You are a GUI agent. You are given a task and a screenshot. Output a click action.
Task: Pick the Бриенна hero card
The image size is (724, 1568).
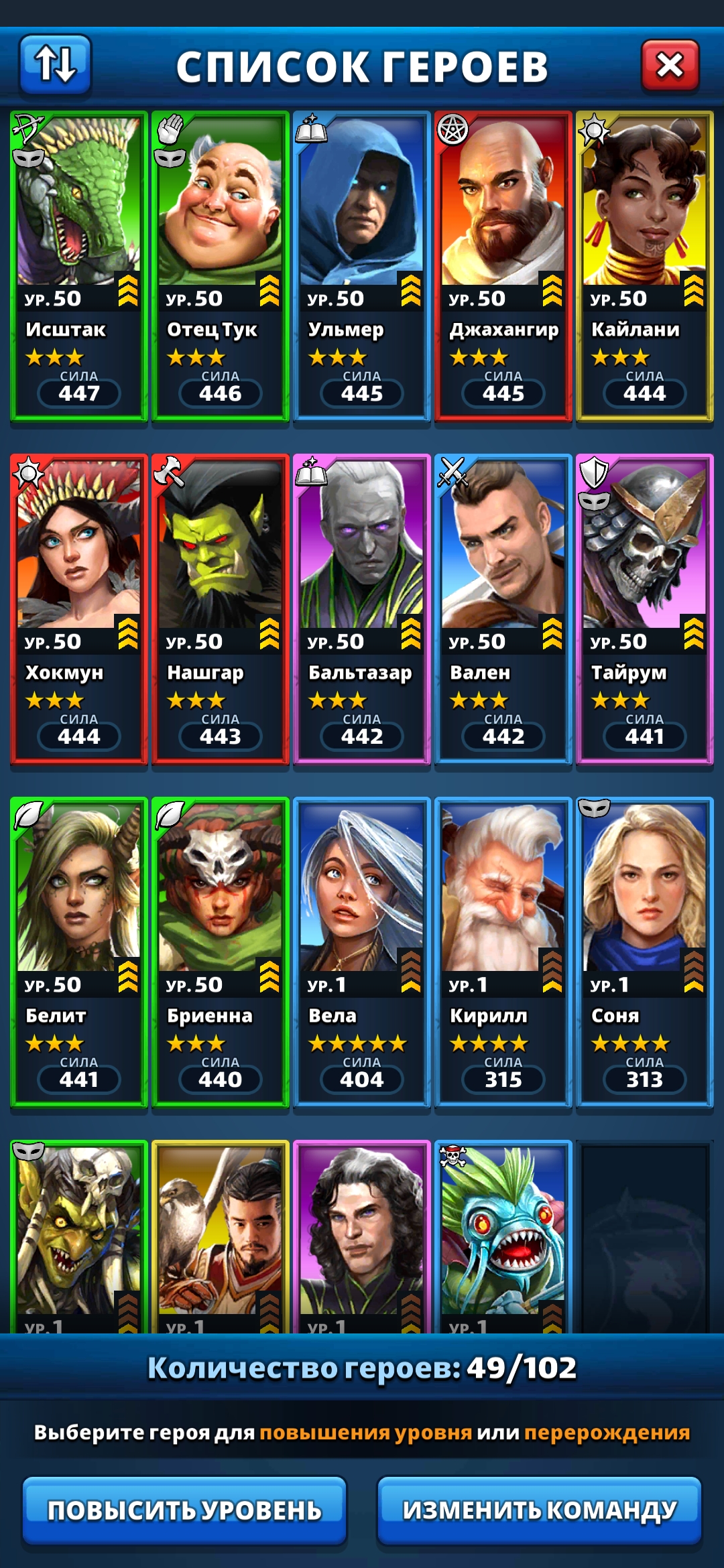coord(221,952)
